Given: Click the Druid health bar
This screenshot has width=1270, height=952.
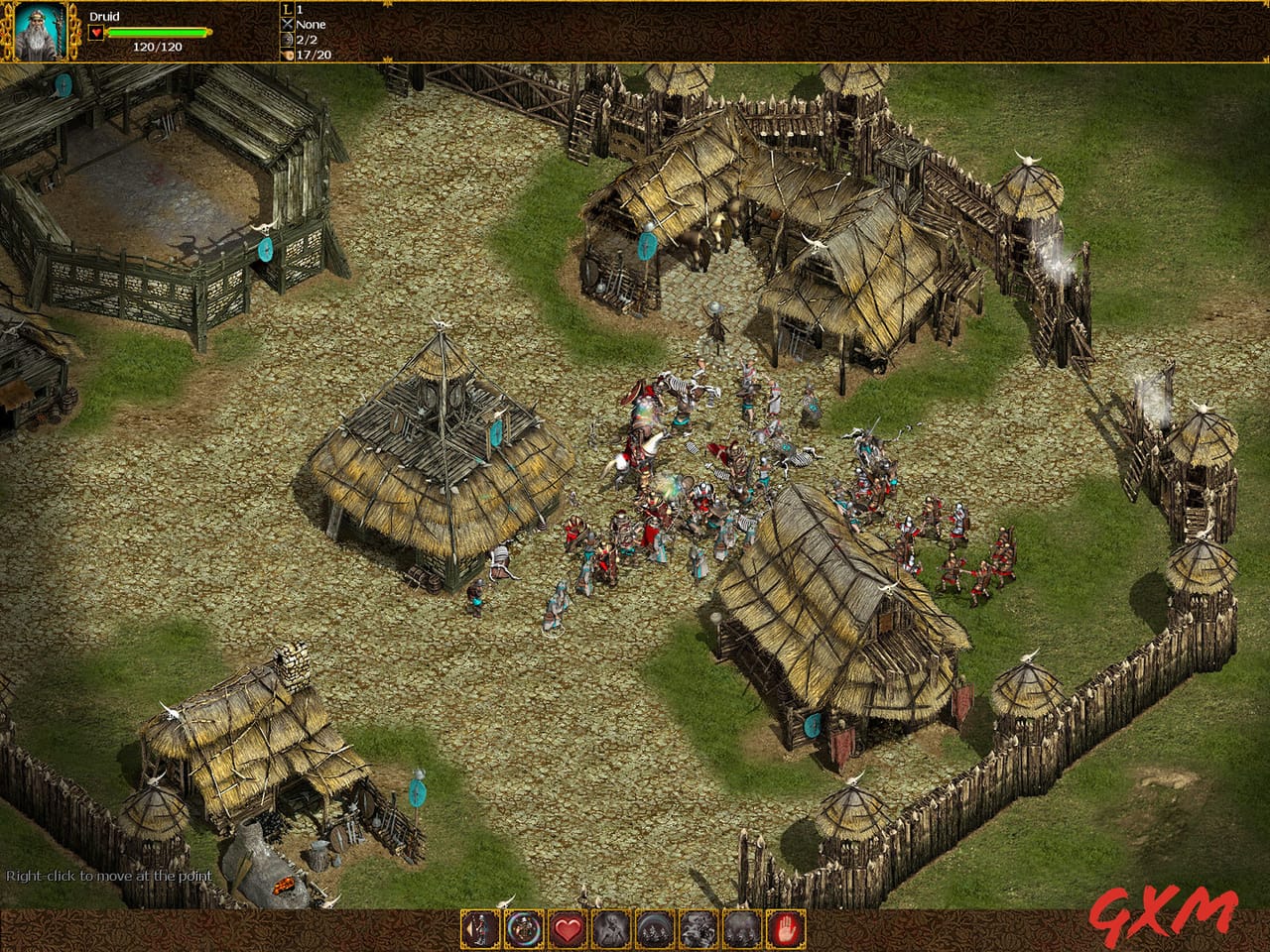Looking at the screenshot, I should [157, 31].
